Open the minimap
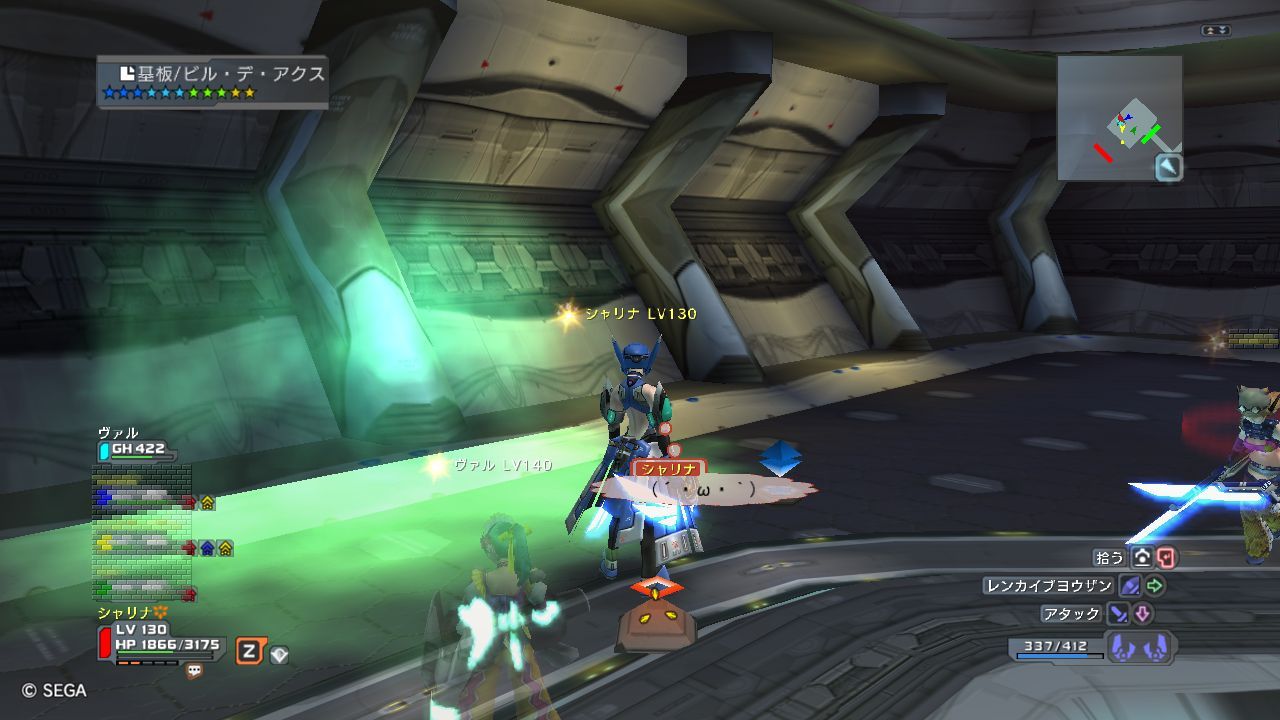Viewport: 1280px width, 720px height. click(x=1118, y=116)
